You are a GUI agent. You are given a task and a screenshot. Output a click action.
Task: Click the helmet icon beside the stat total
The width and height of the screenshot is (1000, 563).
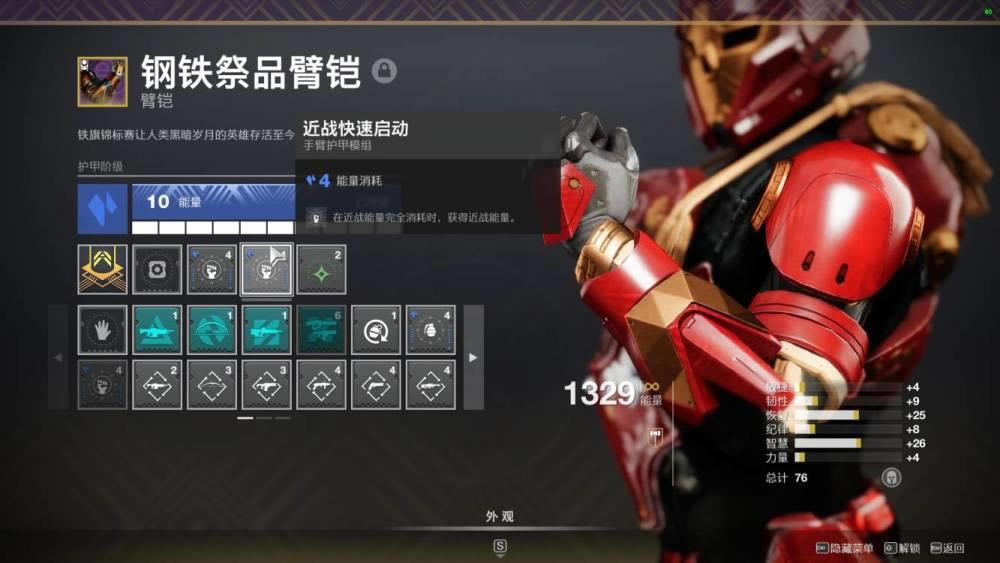[x=891, y=478]
